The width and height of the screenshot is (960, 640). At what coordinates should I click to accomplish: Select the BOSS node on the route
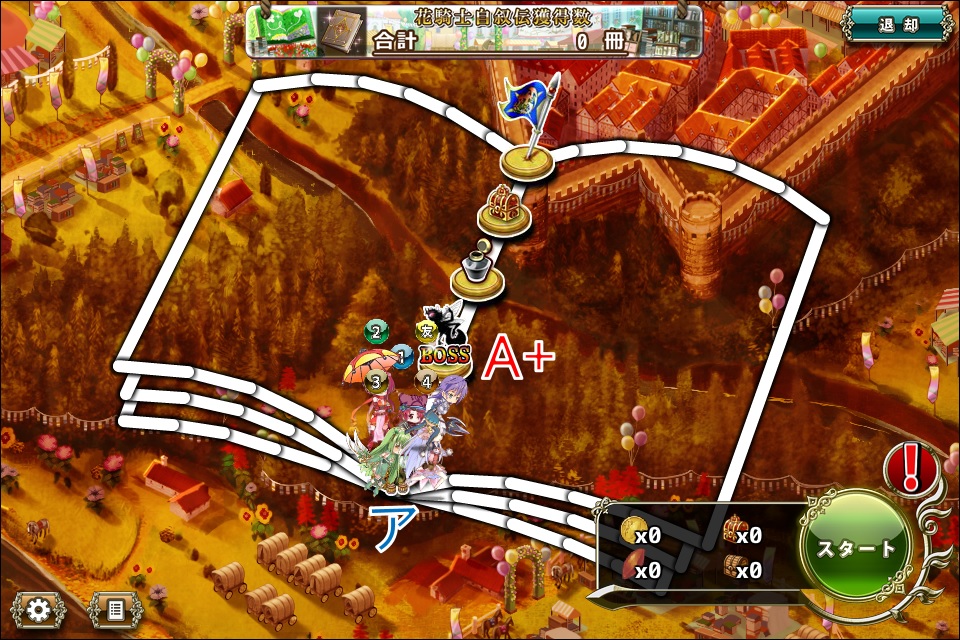pyautogui.click(x=444, y=355)
